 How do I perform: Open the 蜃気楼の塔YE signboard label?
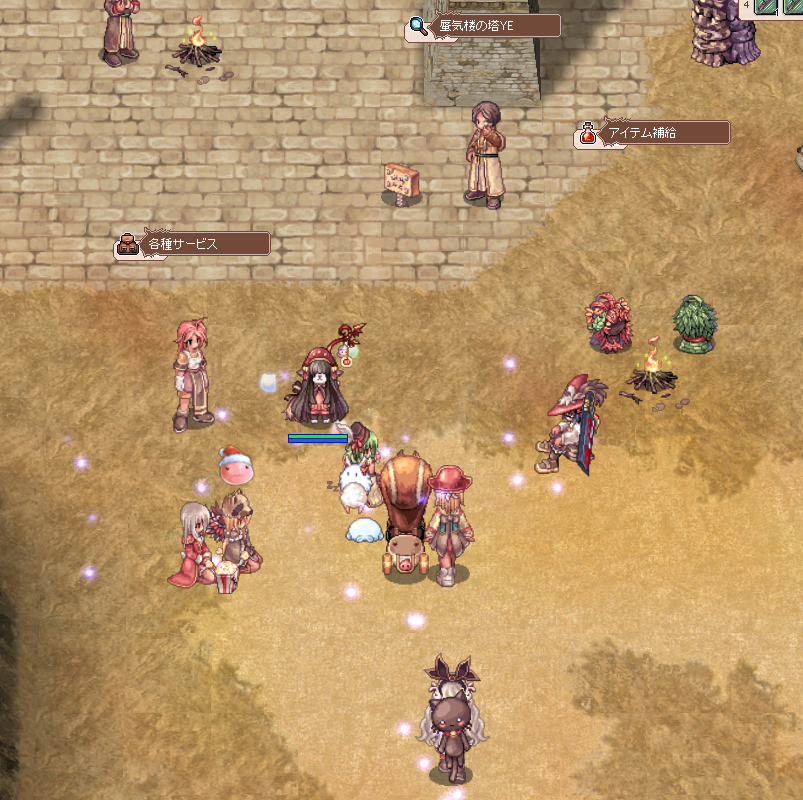click(x=483, y=26)
